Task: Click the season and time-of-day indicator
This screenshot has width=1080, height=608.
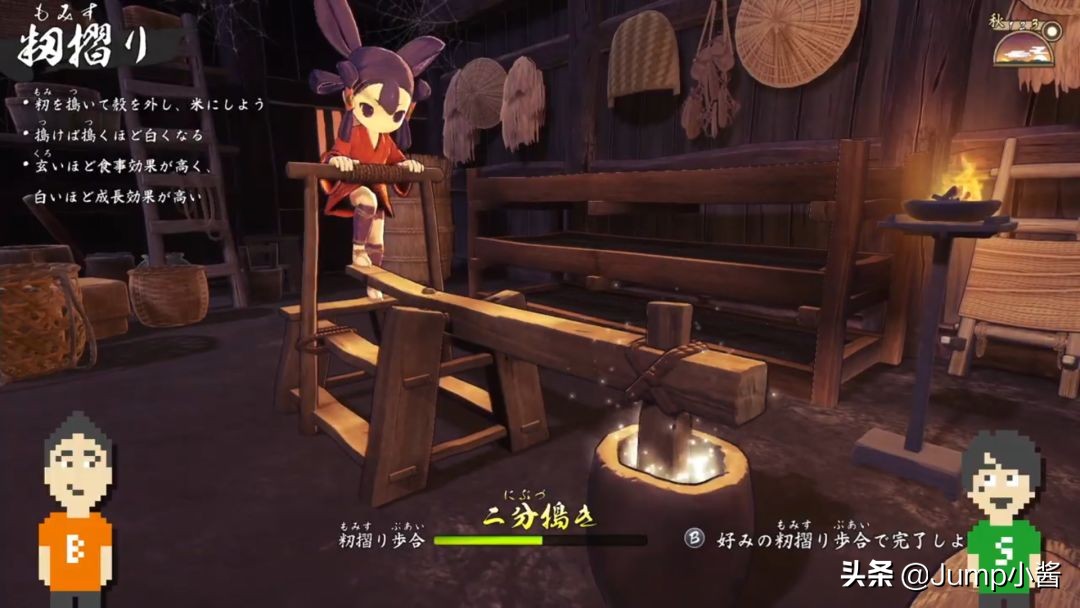Action: point(1025,42)
